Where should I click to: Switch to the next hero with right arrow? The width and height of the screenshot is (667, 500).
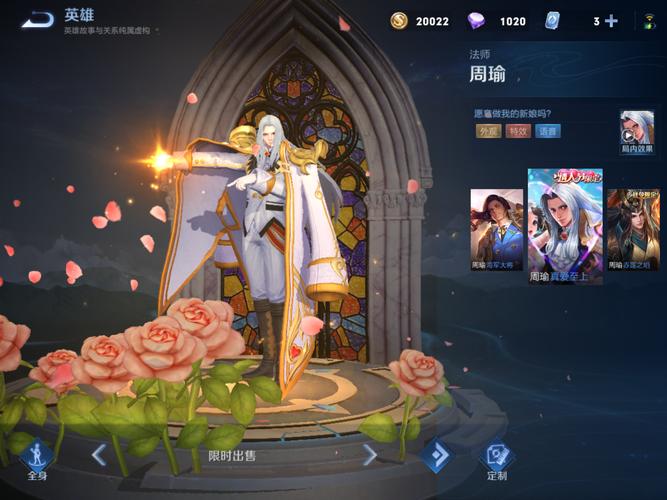(x=370, y=456)
